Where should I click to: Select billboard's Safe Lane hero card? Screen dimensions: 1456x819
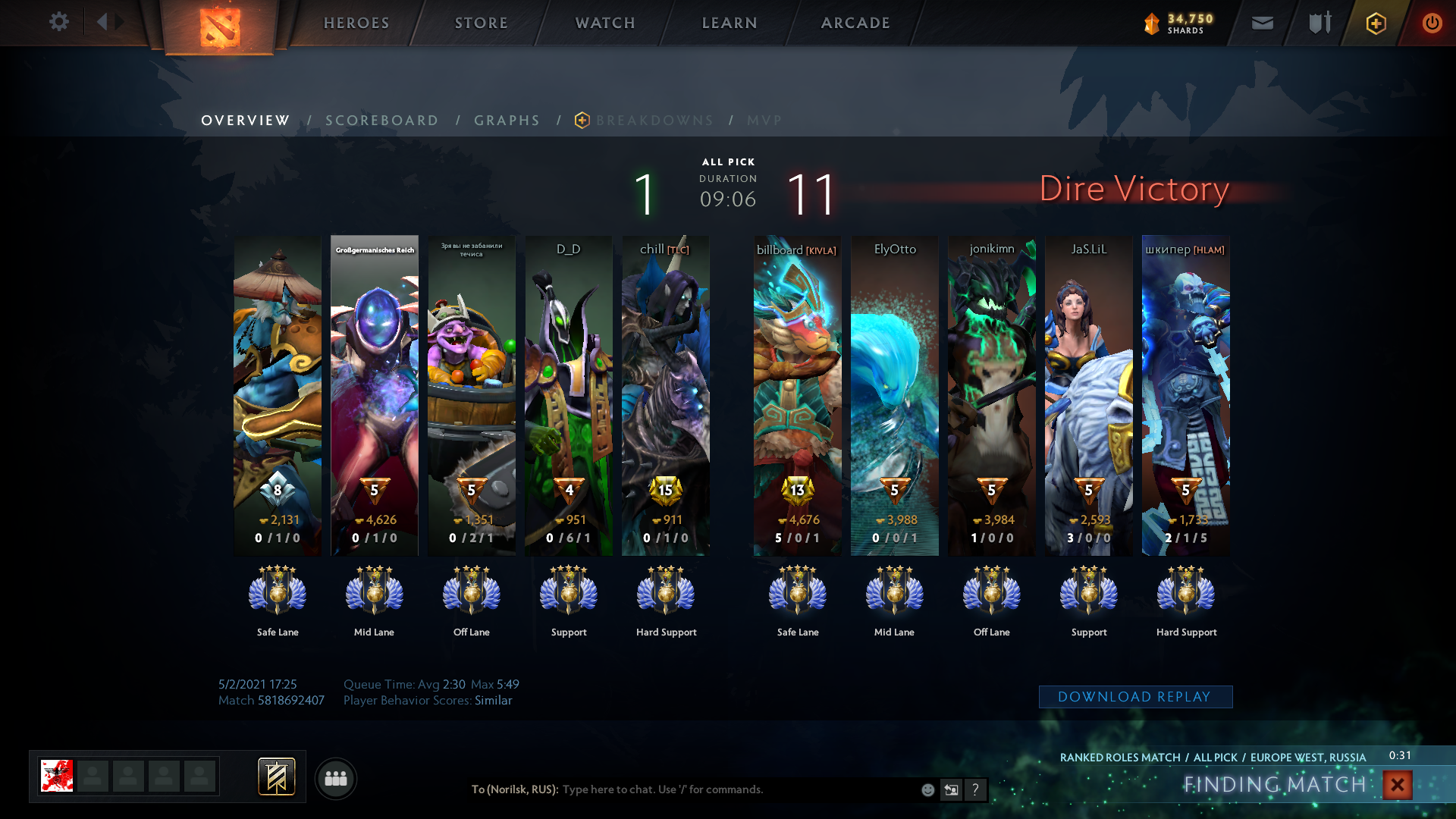[x=797, y=394]
